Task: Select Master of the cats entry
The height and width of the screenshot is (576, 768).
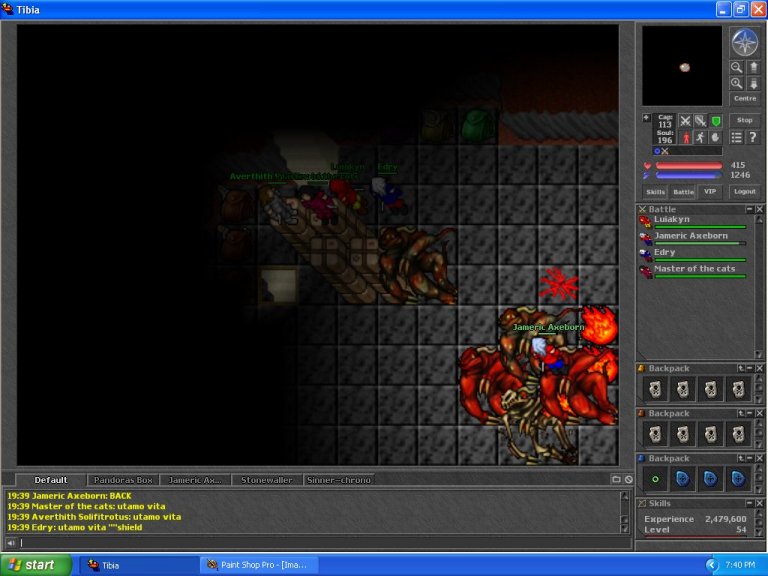Action: pos(694,269)
